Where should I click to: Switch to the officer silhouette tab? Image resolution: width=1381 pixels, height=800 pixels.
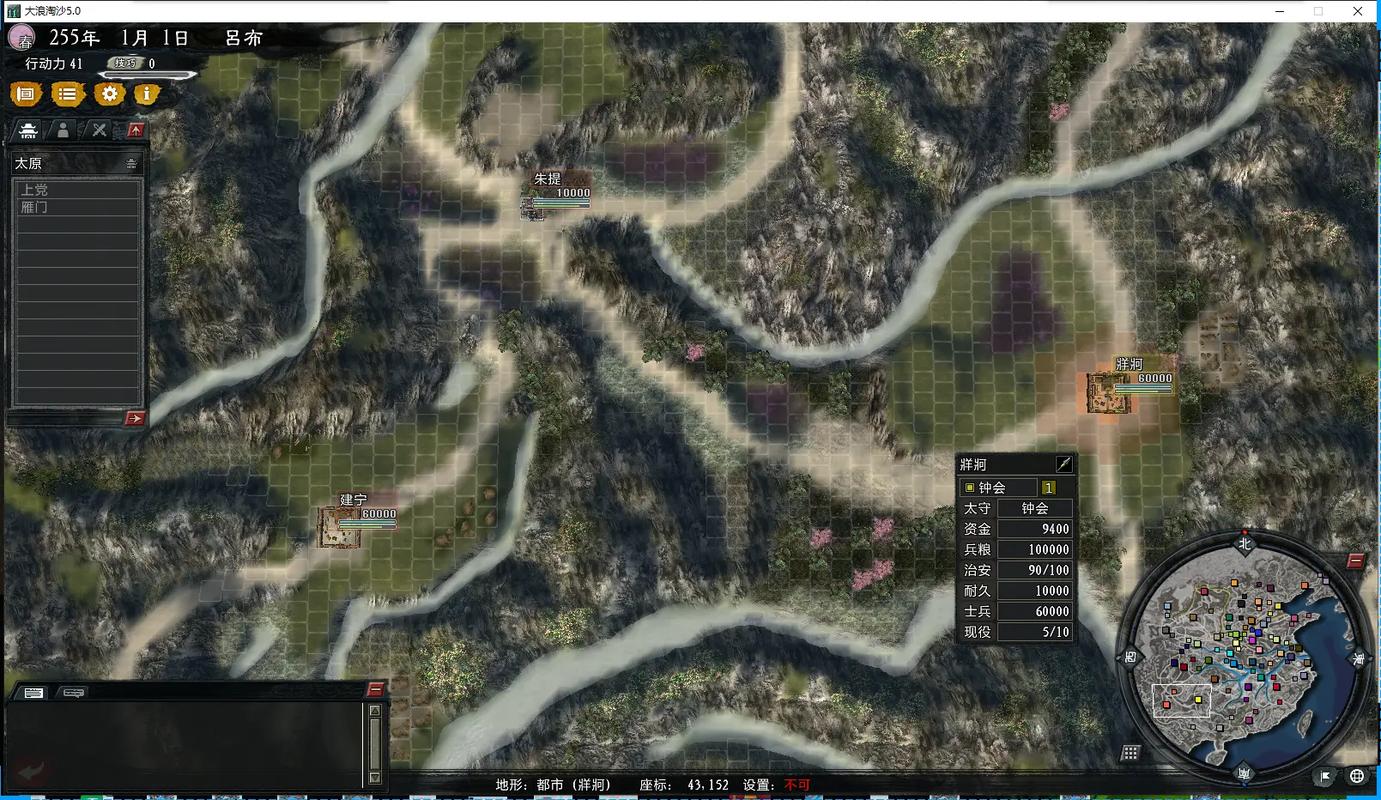(x=63, y=130)
